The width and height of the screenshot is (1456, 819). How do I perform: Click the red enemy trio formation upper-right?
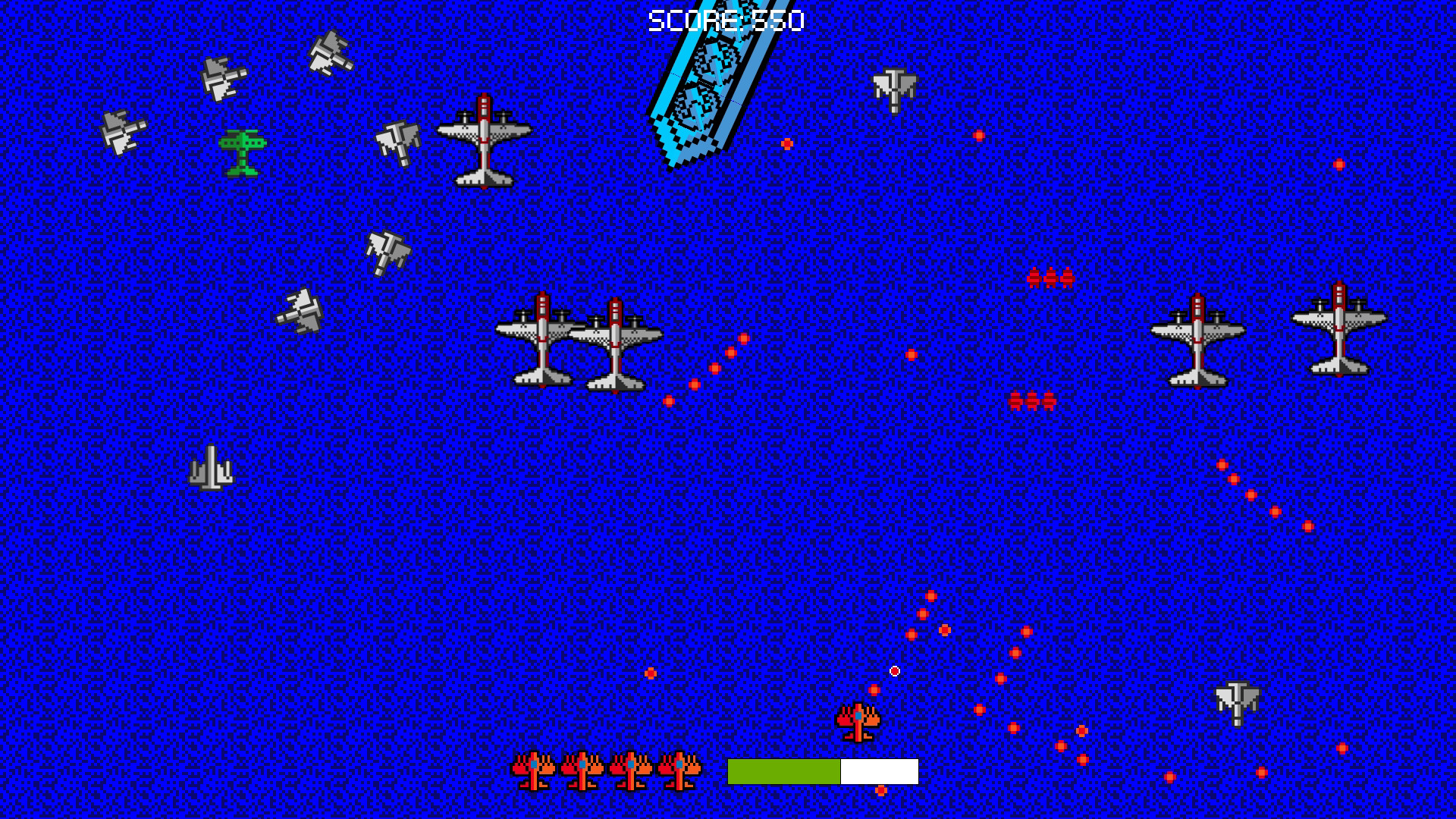pyautogui.click(x=1049, y=278)
